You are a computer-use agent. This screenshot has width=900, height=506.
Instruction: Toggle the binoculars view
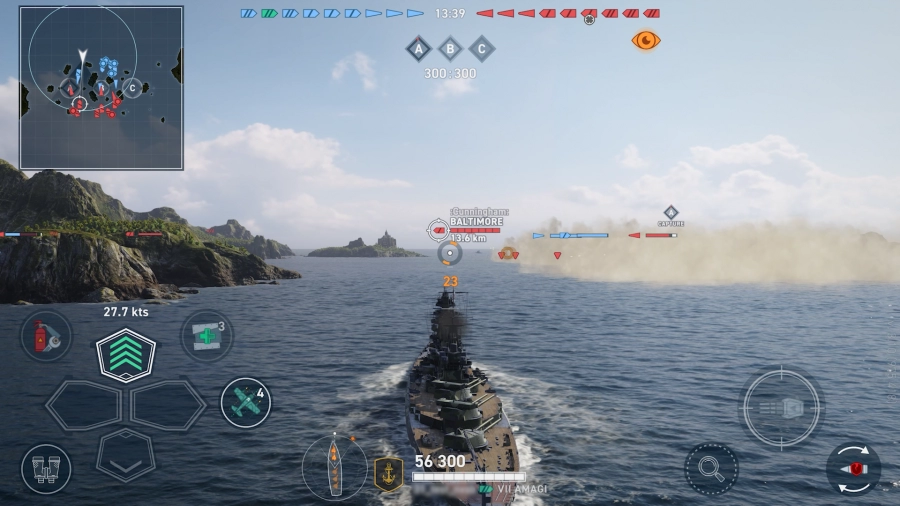tap(46, 468)
